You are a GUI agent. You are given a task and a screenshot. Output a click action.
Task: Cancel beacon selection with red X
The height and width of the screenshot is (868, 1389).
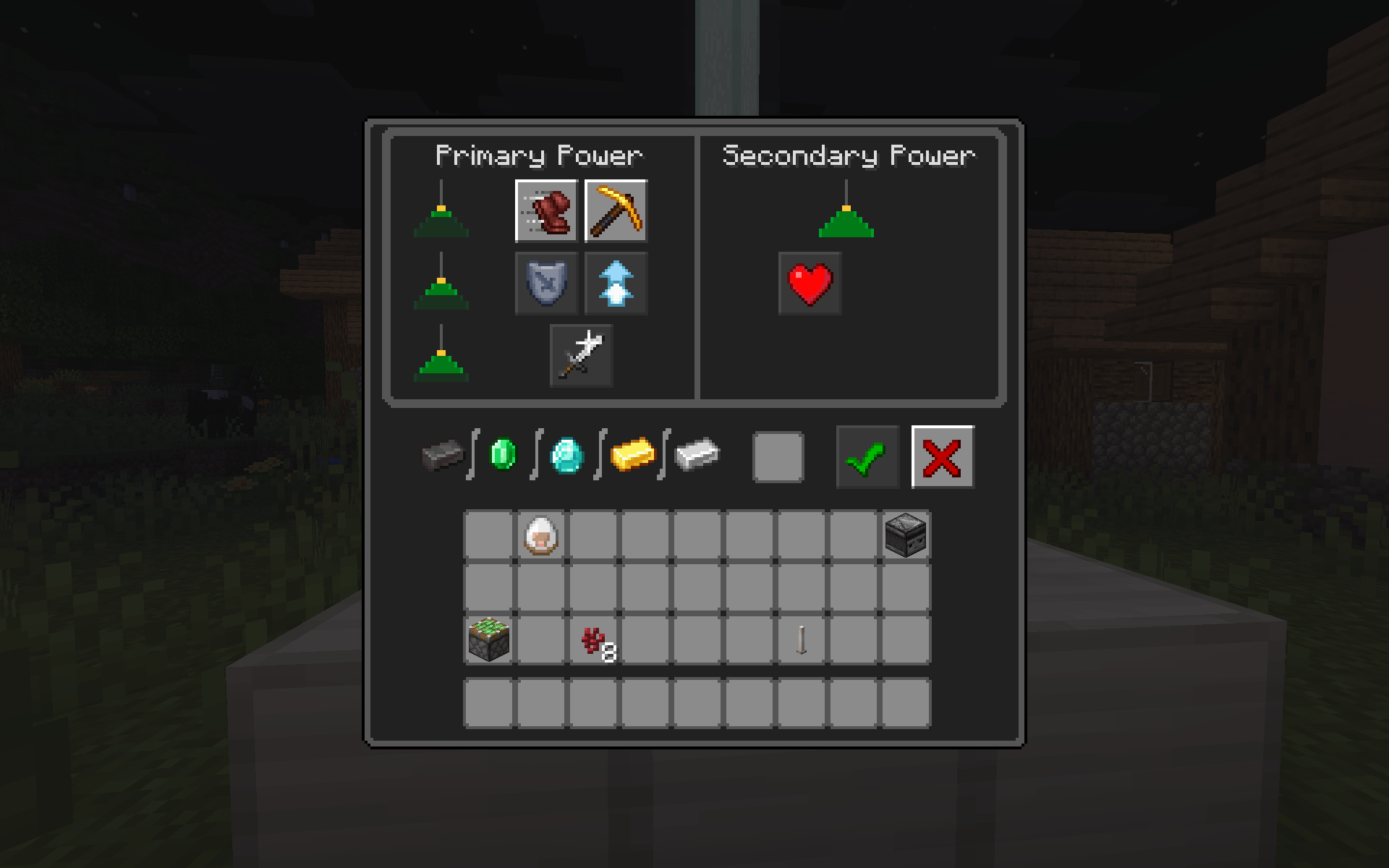pyautogui.click(x=942, y=456)
